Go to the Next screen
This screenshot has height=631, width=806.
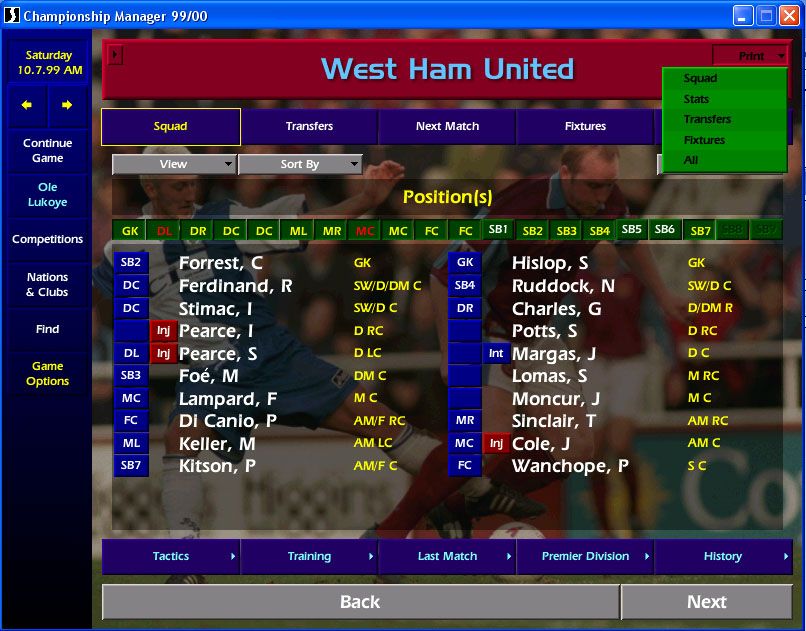point(706,602)
